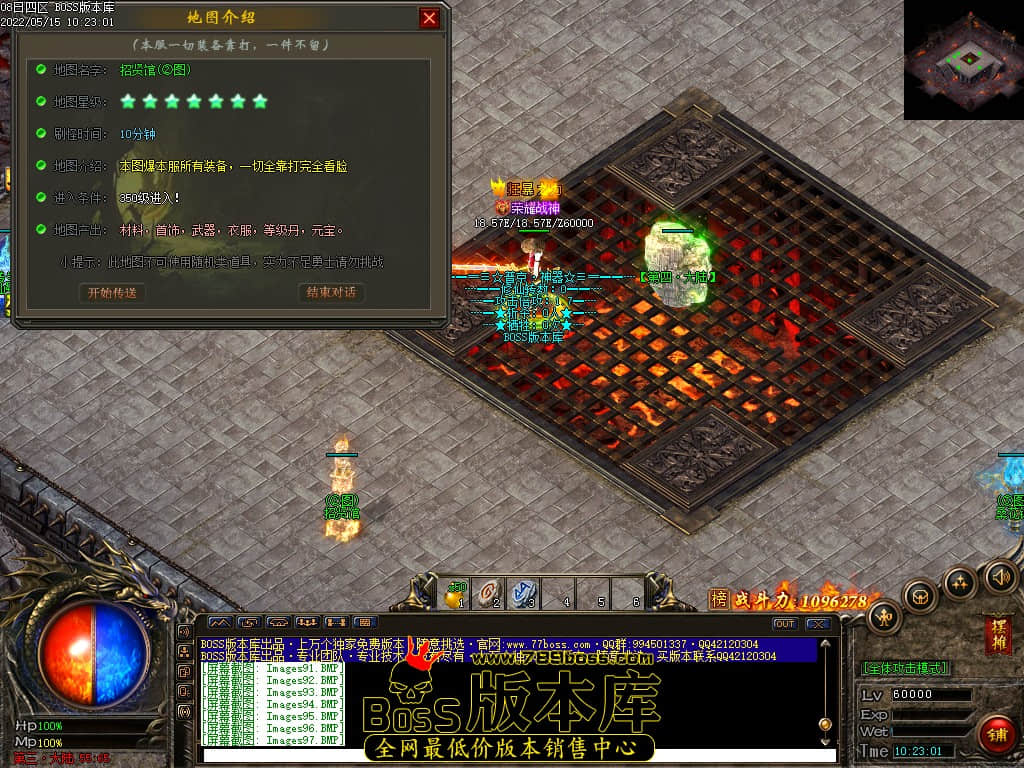Open the minimap in the corner

click(964, 59)
